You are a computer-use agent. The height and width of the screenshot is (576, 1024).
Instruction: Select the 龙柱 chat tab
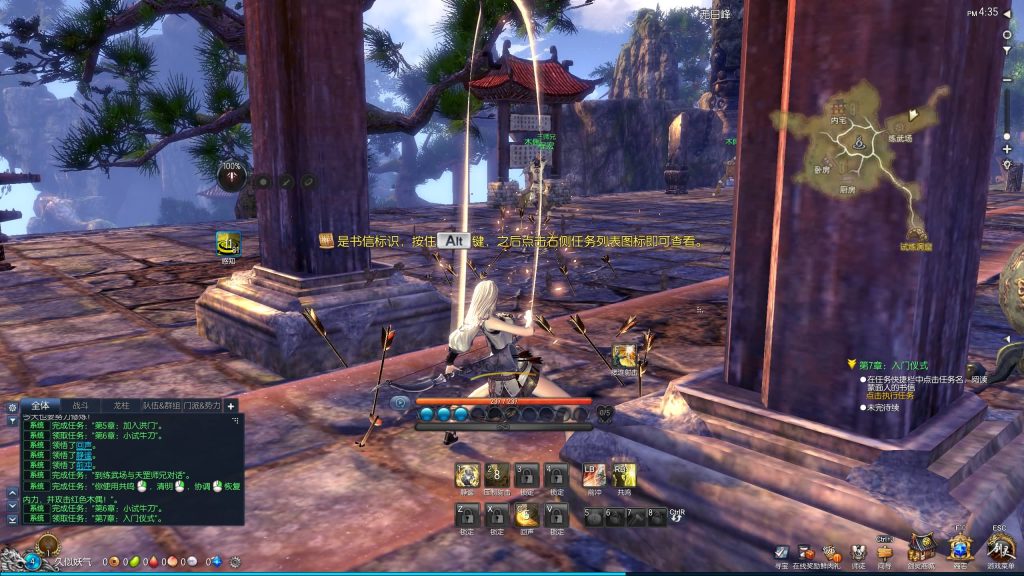[122, 405]
